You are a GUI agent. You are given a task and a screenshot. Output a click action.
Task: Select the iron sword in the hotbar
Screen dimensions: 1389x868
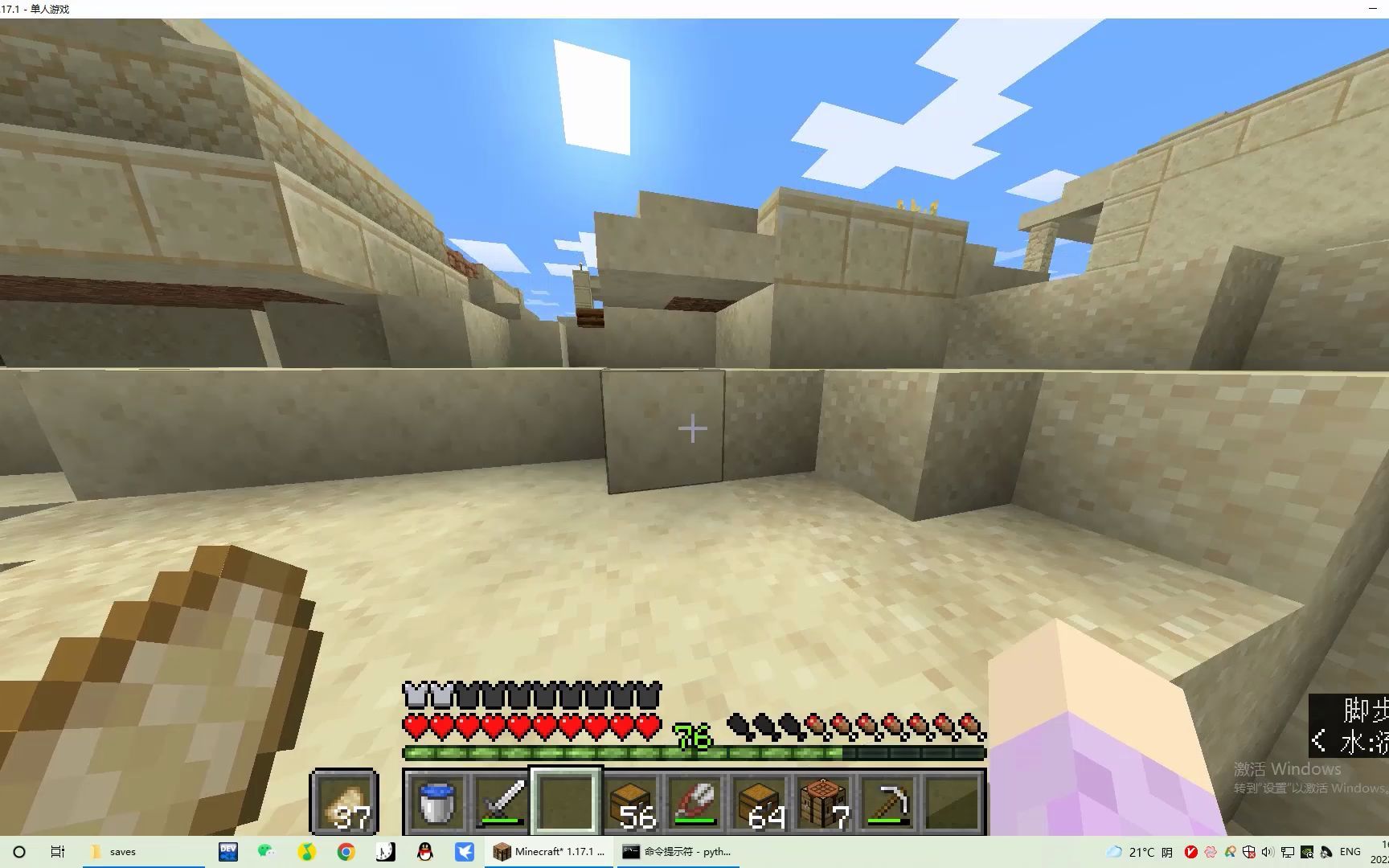click(502, 802)
